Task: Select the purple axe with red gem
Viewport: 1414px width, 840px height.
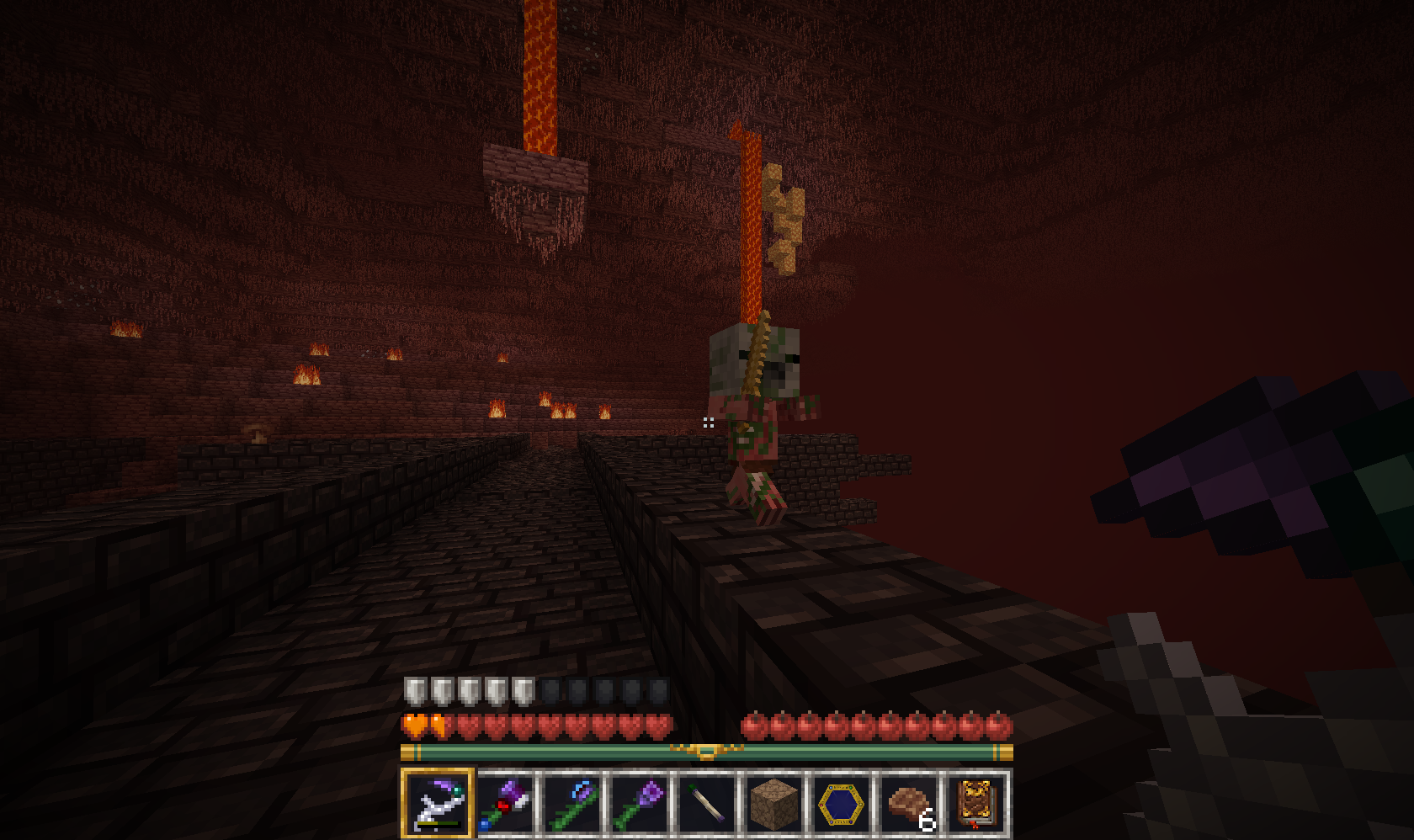Action: coord(505,802)
